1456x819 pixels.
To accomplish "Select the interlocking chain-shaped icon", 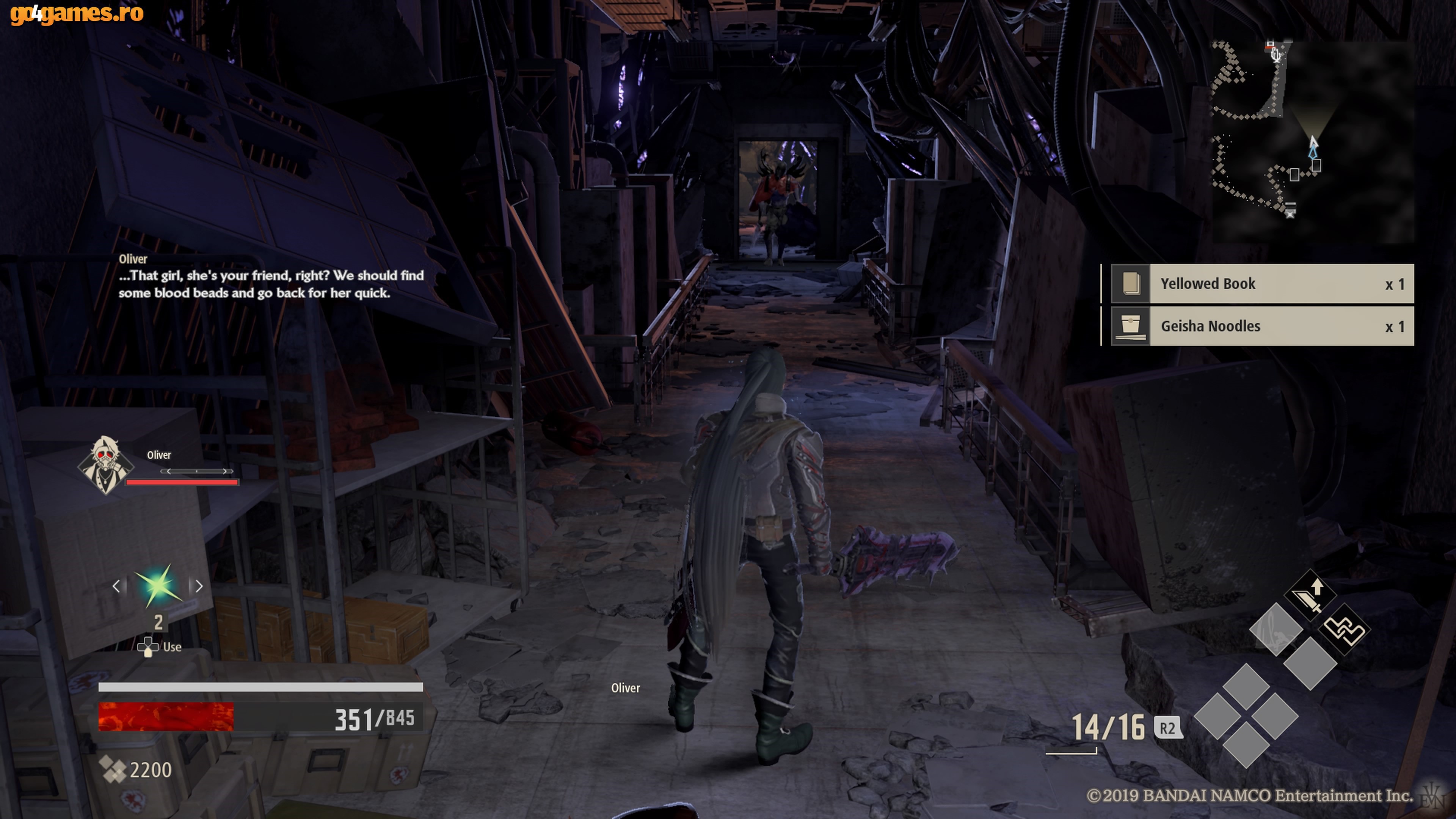I will (1345, 629).
